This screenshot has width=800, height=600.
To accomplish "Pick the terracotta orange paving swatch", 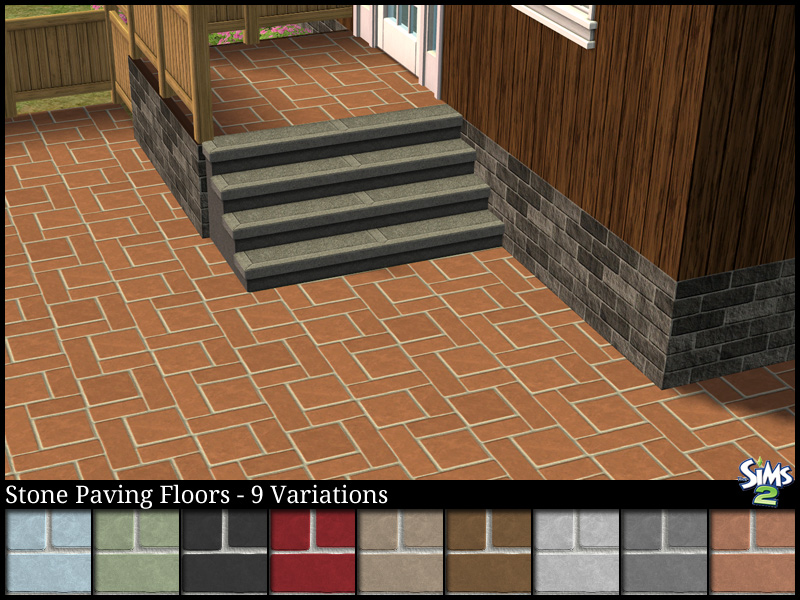I will pyautogui.click(x=752, y=552).
